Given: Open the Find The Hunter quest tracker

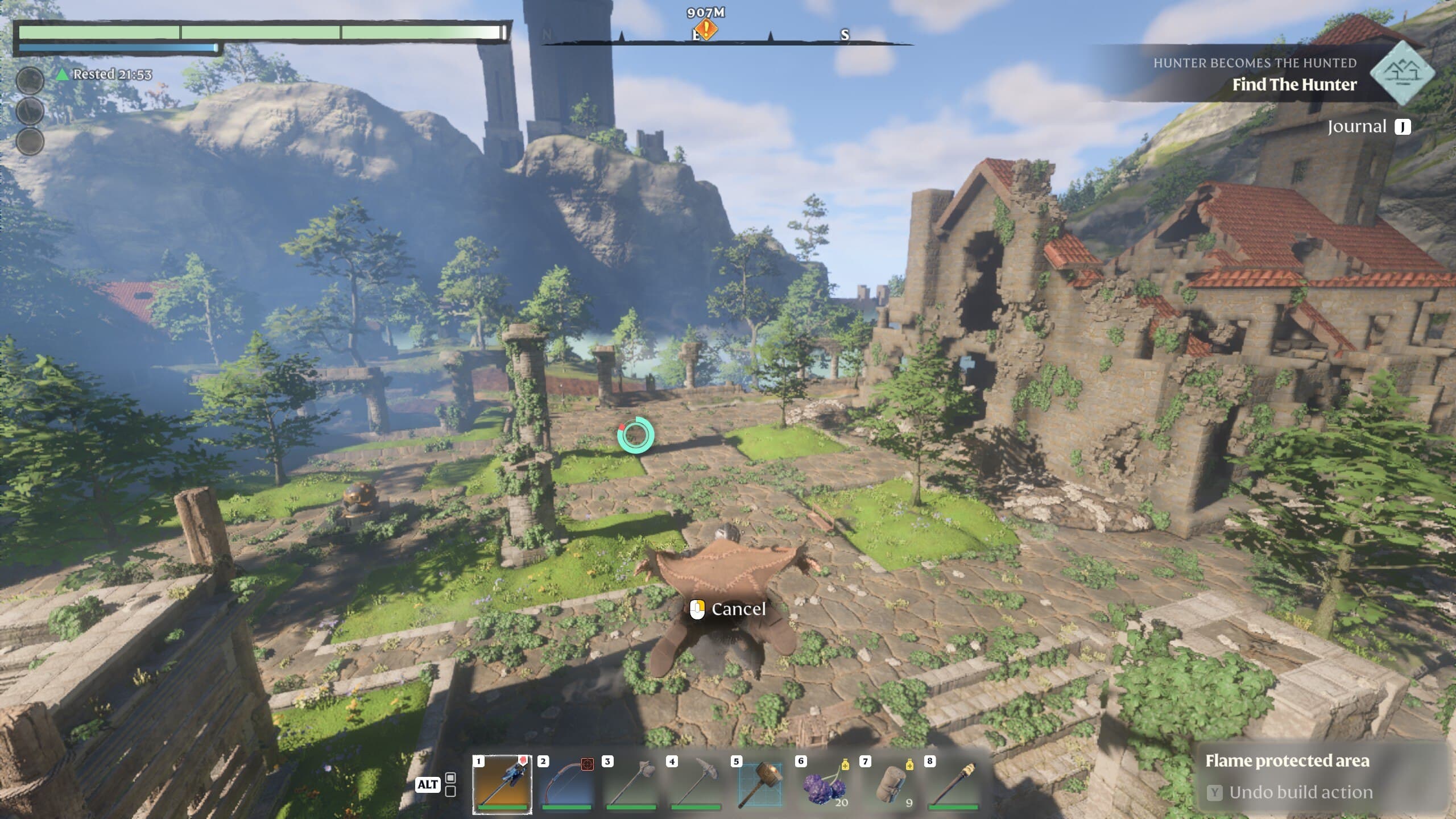Looking at the screenshot, I should (1294, 84).
